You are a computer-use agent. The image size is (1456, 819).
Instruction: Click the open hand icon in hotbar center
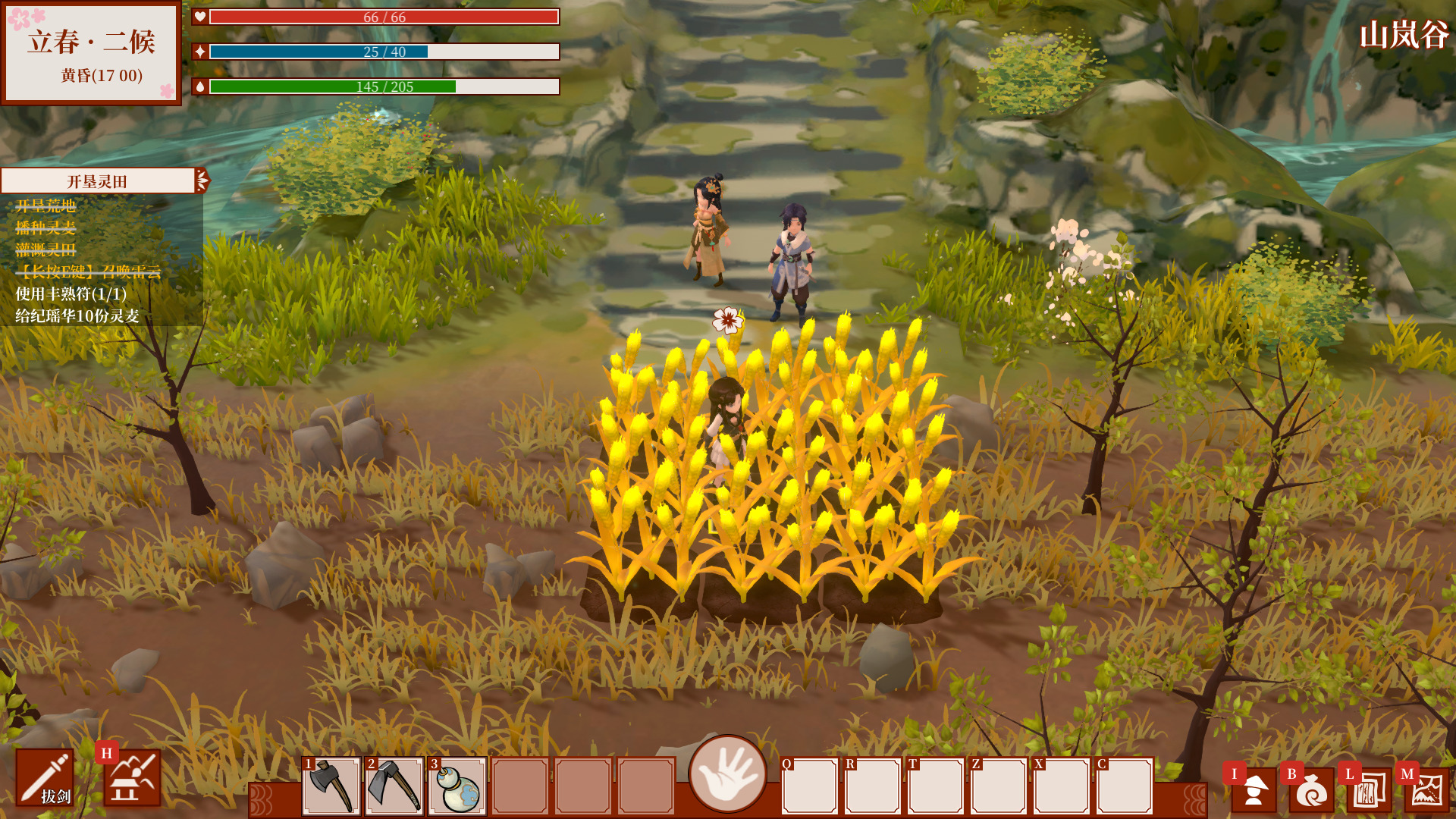(x=727, y=773)
